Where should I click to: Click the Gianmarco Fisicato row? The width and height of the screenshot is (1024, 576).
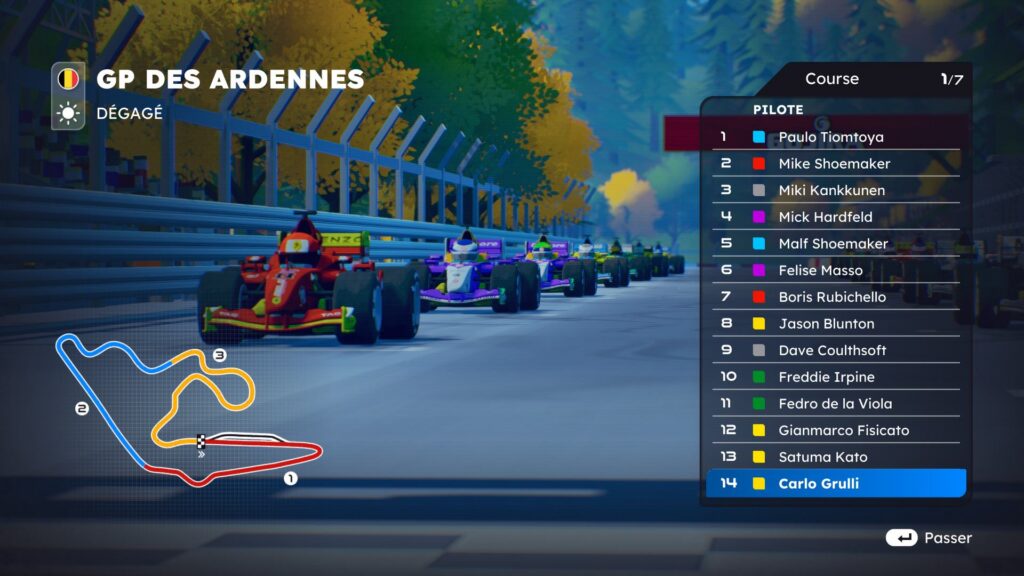click(835, 430)
